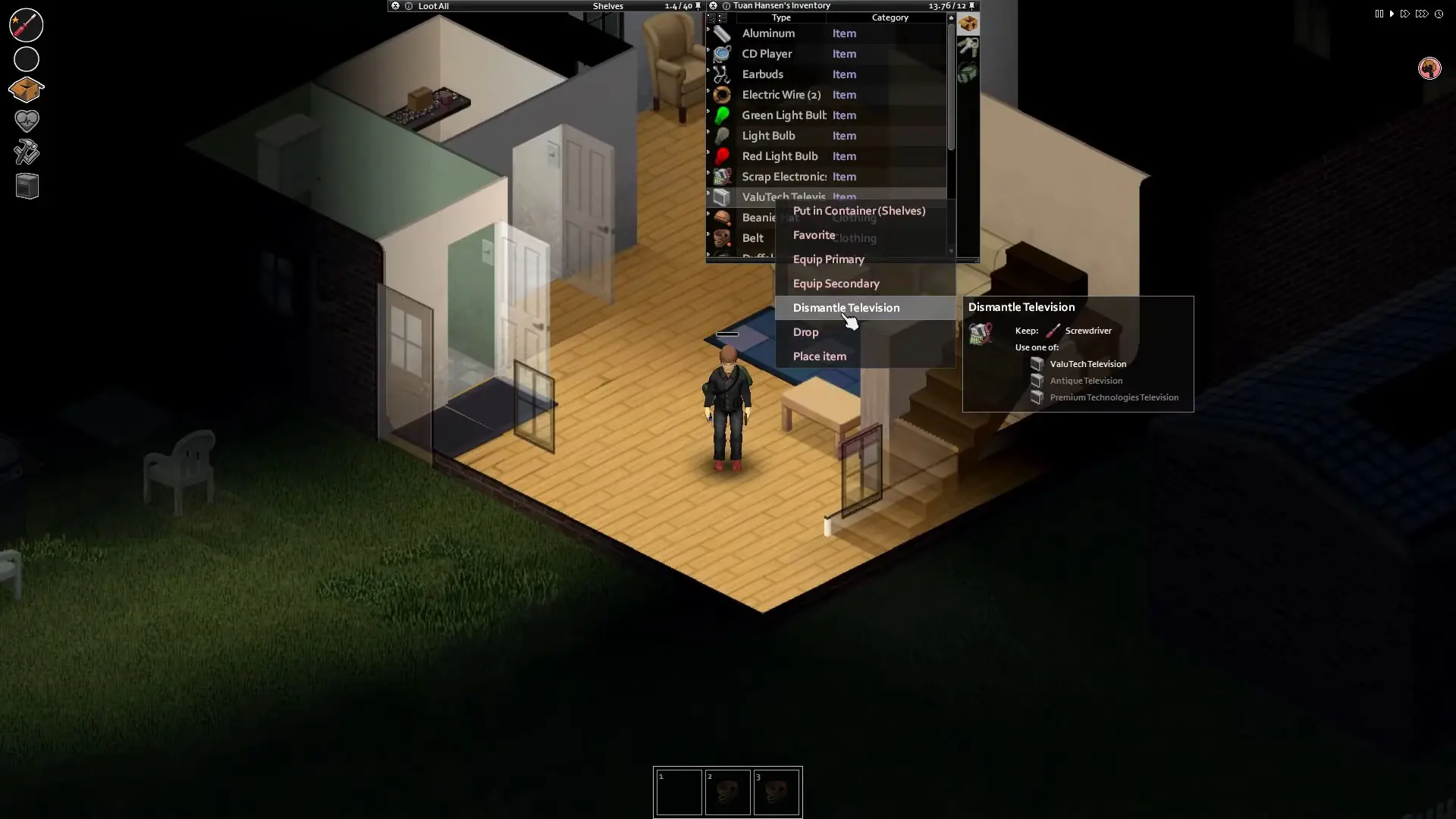Pause the game with the pause icon

(x=1379, y=14)
